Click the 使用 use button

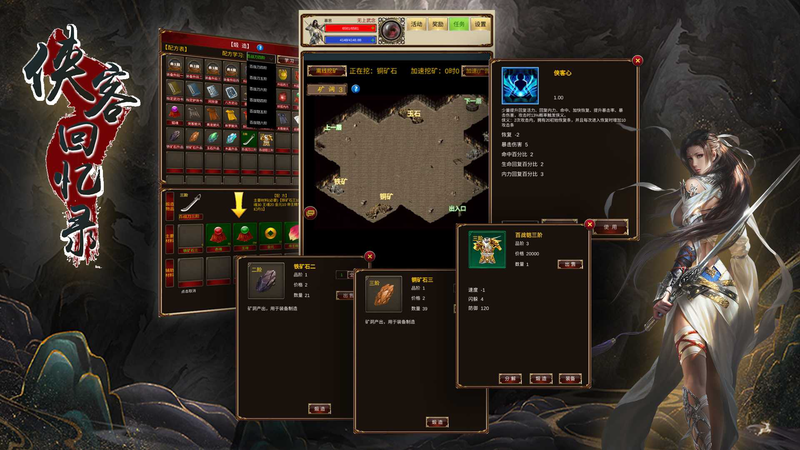click(x=610, y=226)
